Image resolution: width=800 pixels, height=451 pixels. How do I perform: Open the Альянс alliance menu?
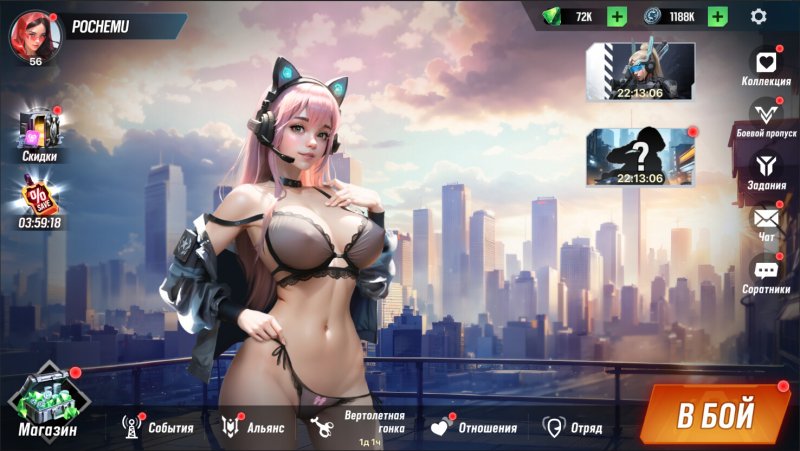253,428
